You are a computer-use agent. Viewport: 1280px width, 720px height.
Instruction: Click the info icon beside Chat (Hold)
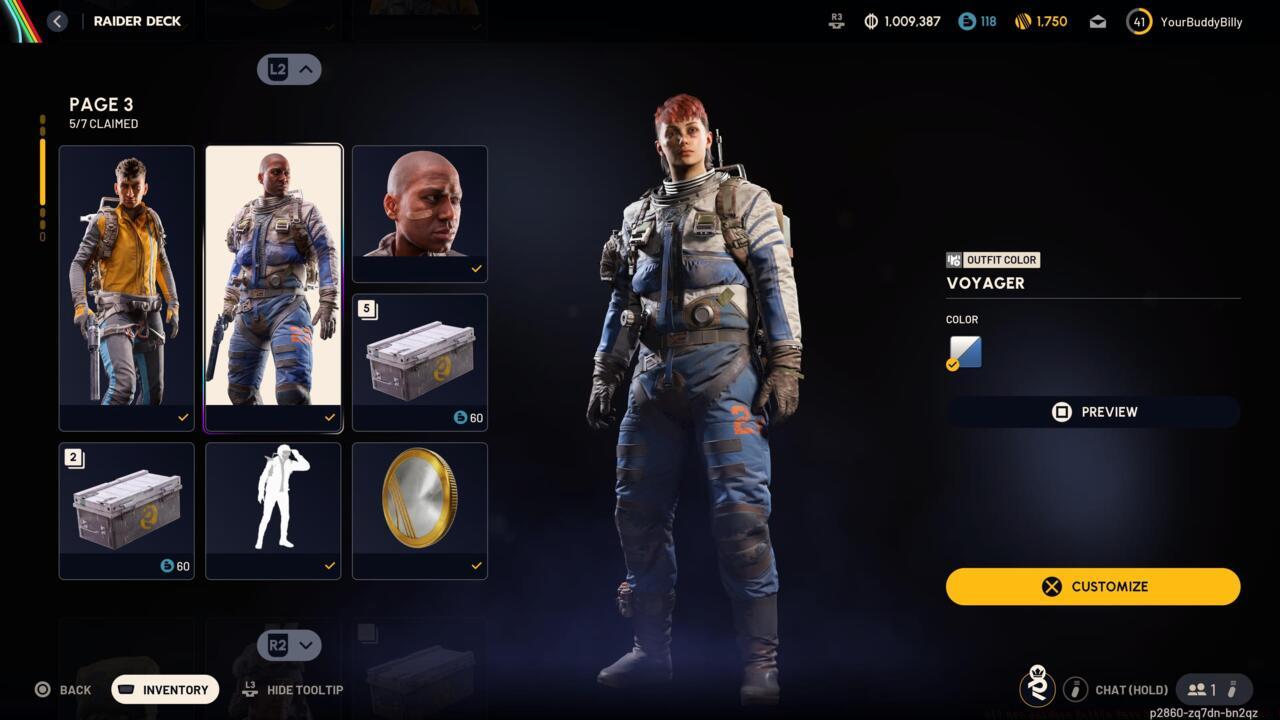[1075, 689]
